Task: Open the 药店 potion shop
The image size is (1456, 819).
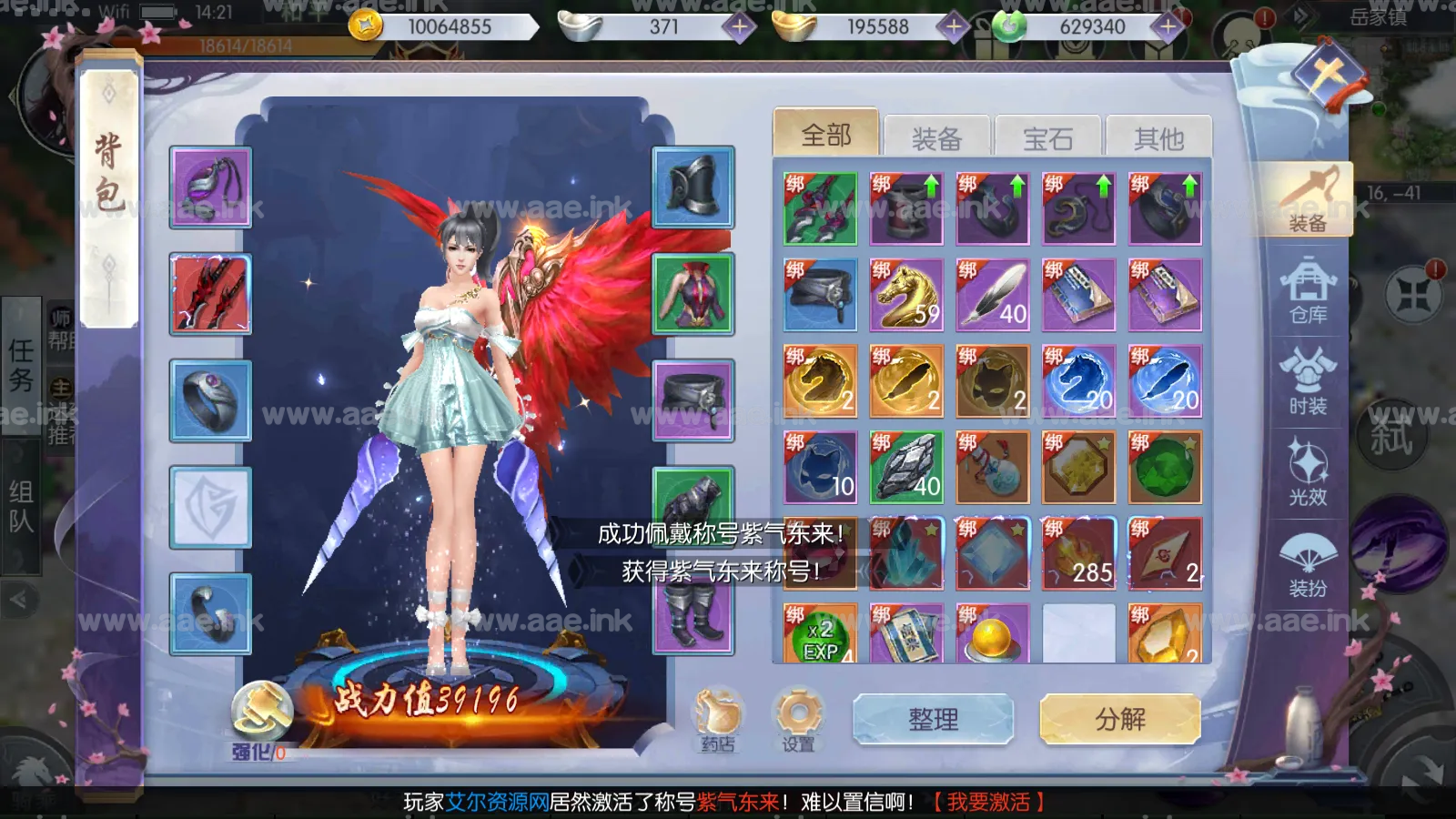Action: [x=718, y=720]
